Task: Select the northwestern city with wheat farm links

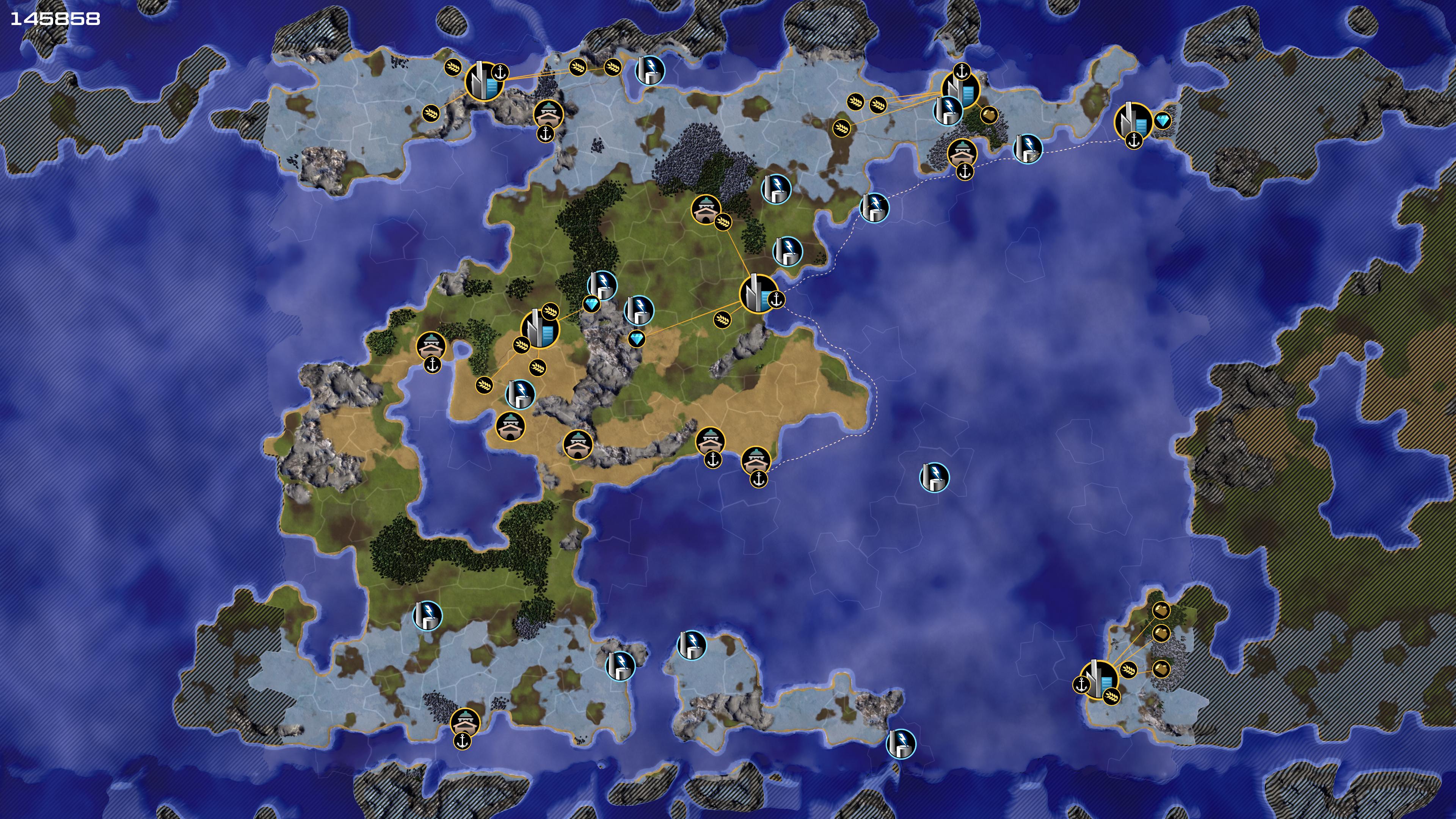Action: pos(483,82)
